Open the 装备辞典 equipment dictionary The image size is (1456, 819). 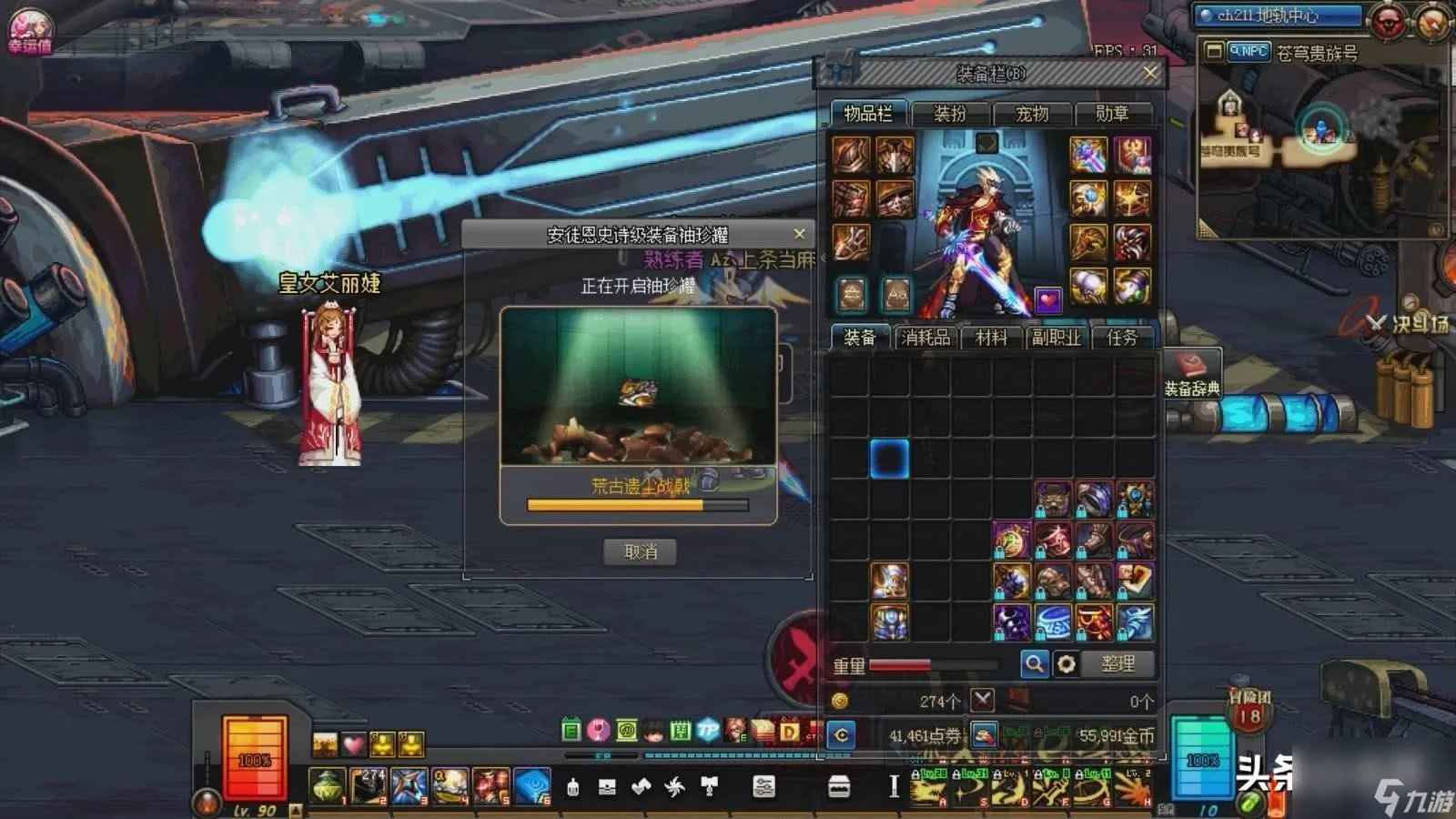coord(1192,373)
